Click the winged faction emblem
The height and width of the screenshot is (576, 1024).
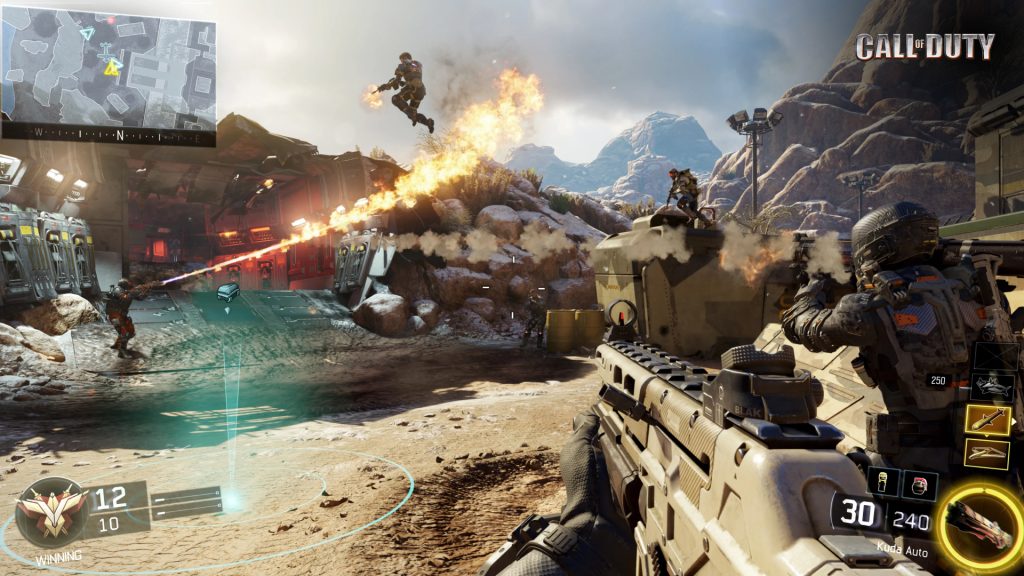[51, 512]
